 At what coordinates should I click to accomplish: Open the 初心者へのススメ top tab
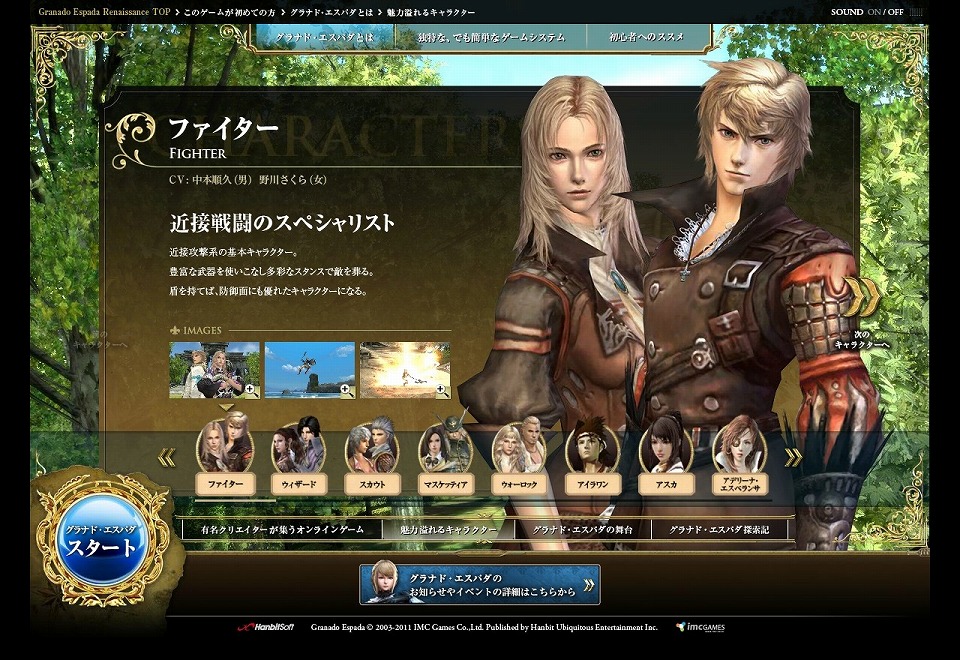[647, 37]
